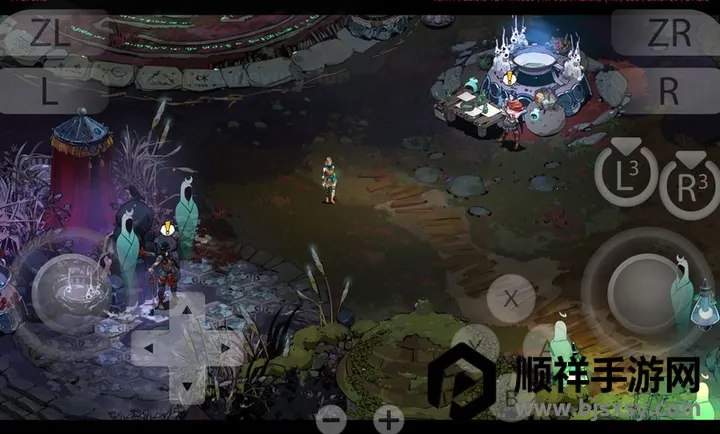Tap the L shoulder touch button
This screenshot has width=720, height=434.
click(48, 91)
